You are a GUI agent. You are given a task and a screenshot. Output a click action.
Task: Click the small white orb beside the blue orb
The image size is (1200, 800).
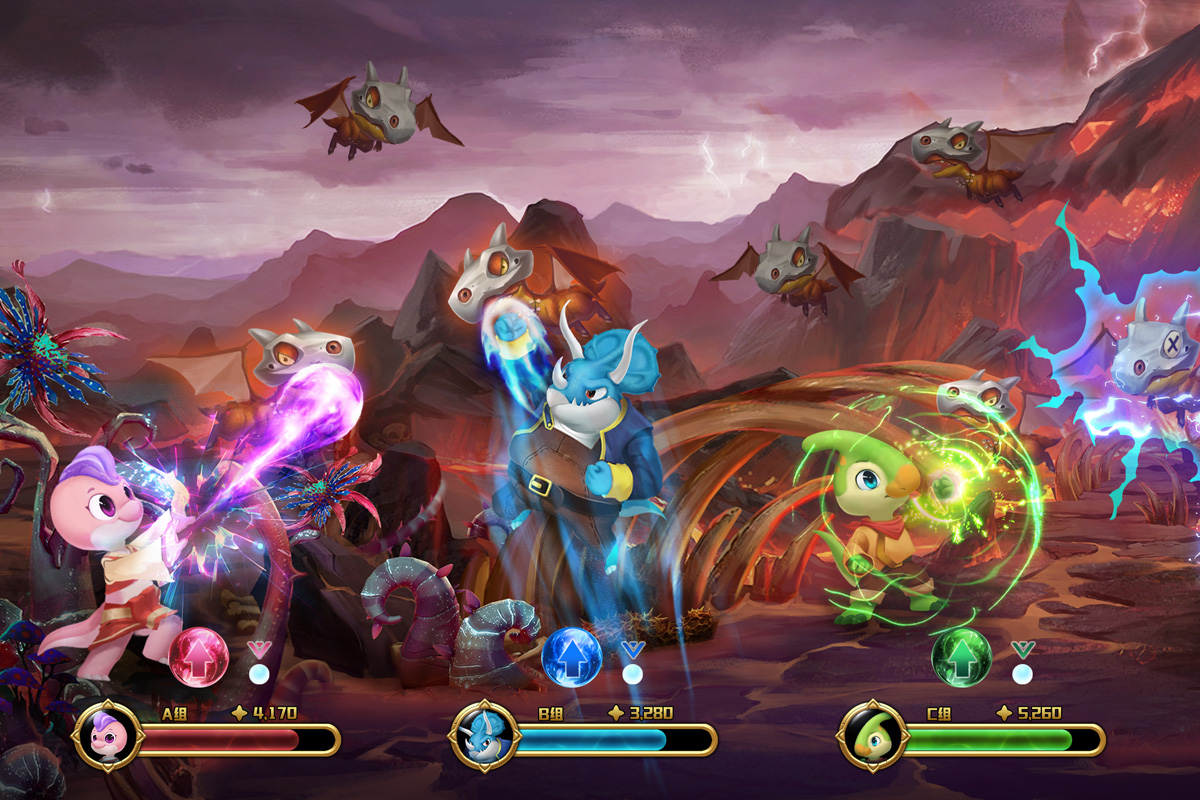tap(632, 673)
